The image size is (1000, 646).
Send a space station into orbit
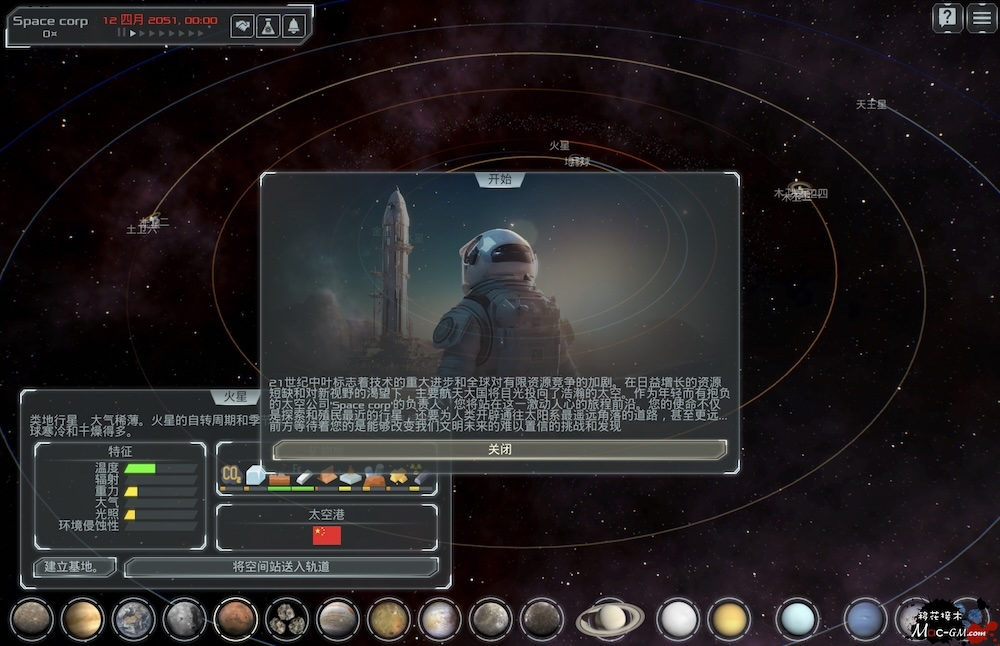(x=281, y=567)
